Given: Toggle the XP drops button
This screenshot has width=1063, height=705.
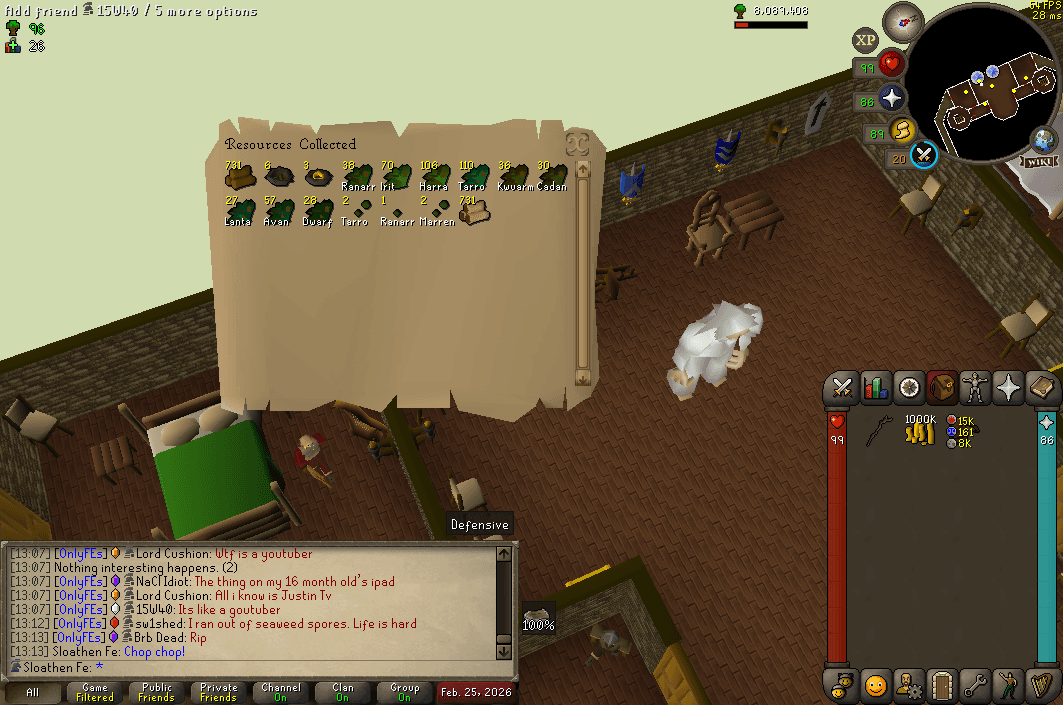Looking at the screenshot, I should click(x=865, y=40).
